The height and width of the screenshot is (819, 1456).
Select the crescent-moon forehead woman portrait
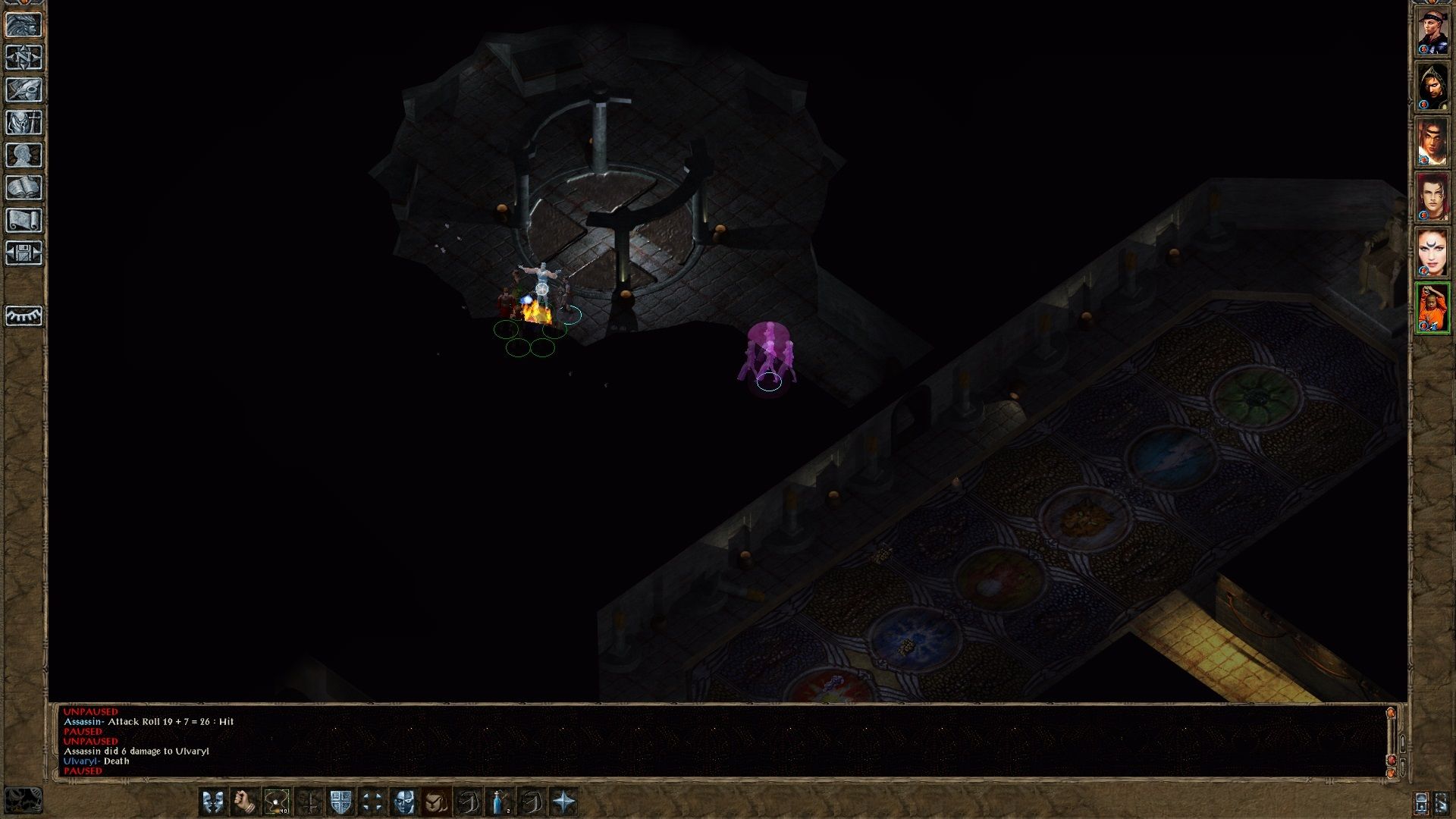(1432, 253)
